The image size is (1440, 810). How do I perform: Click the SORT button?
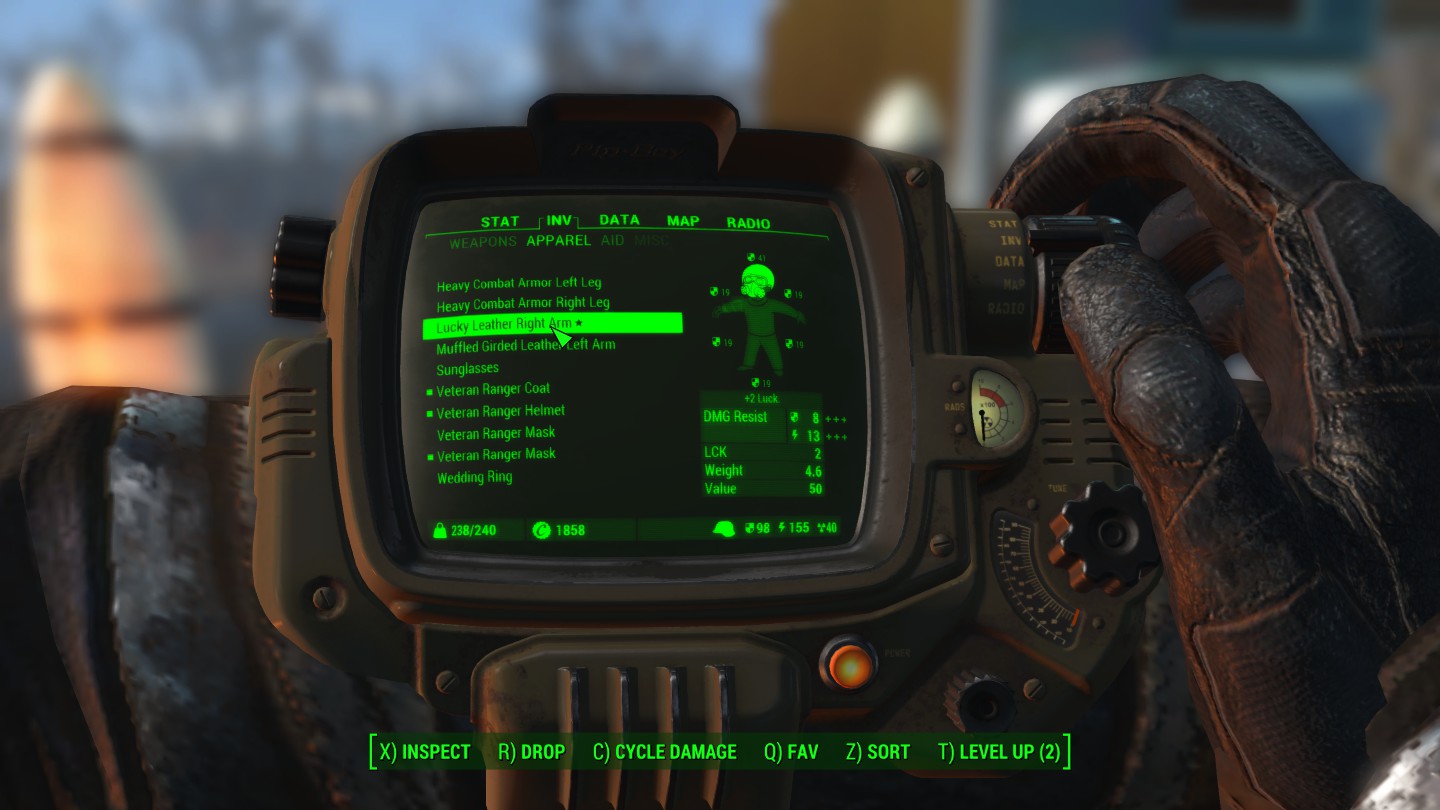coord(877,752)
